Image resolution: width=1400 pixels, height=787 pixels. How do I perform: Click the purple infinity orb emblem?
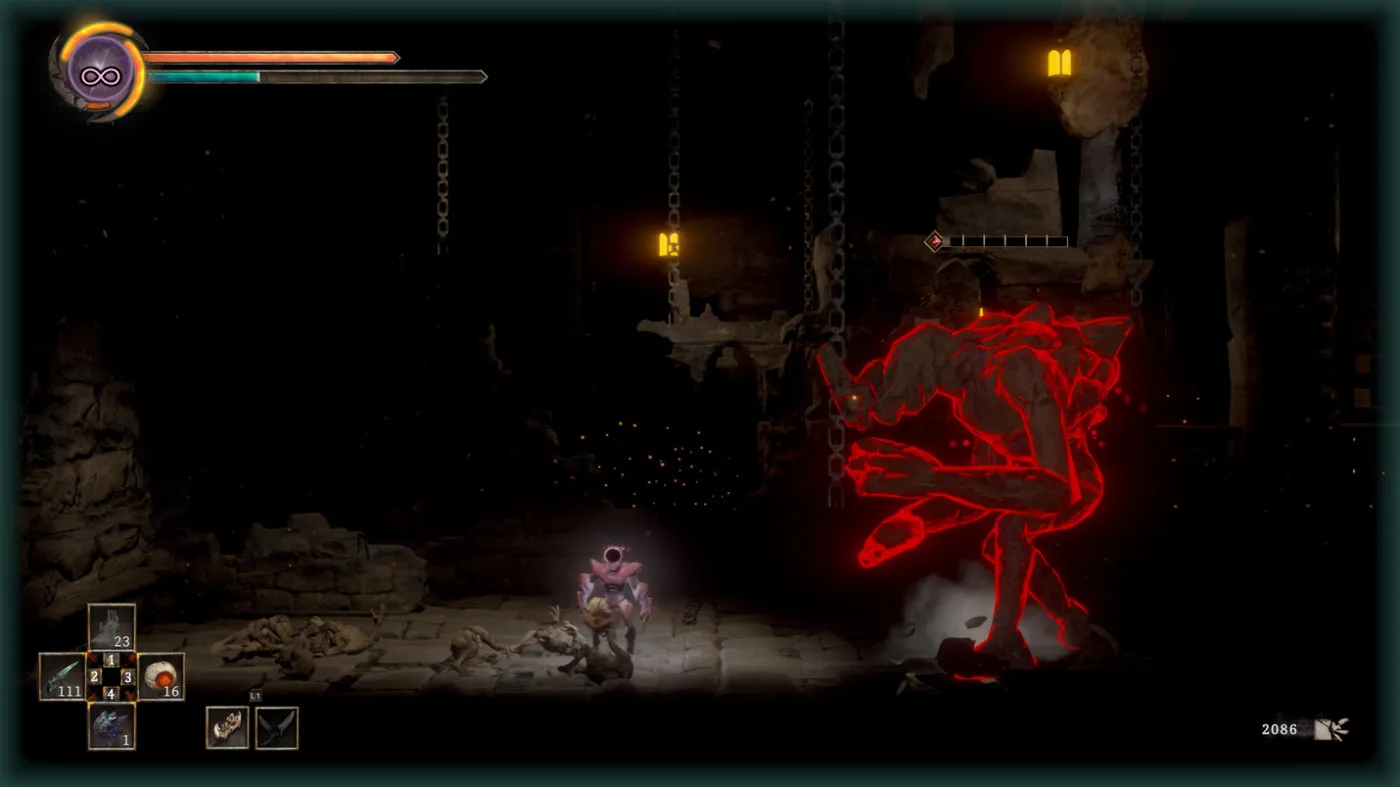(100, 72)
